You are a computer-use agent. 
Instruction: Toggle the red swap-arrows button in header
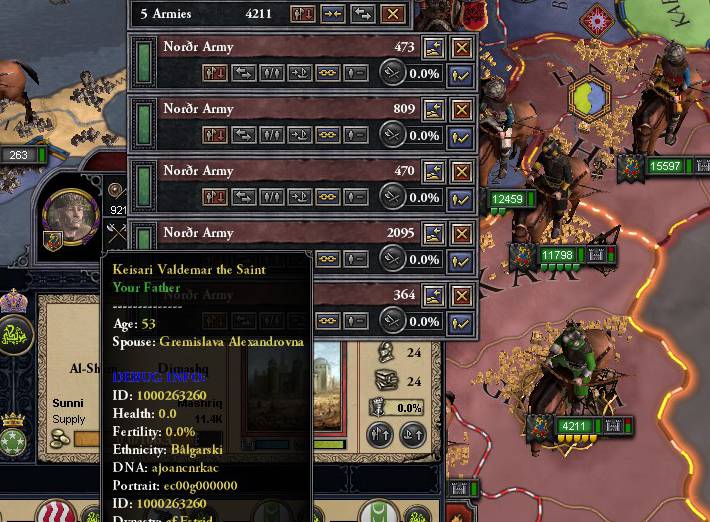[303, 14]
